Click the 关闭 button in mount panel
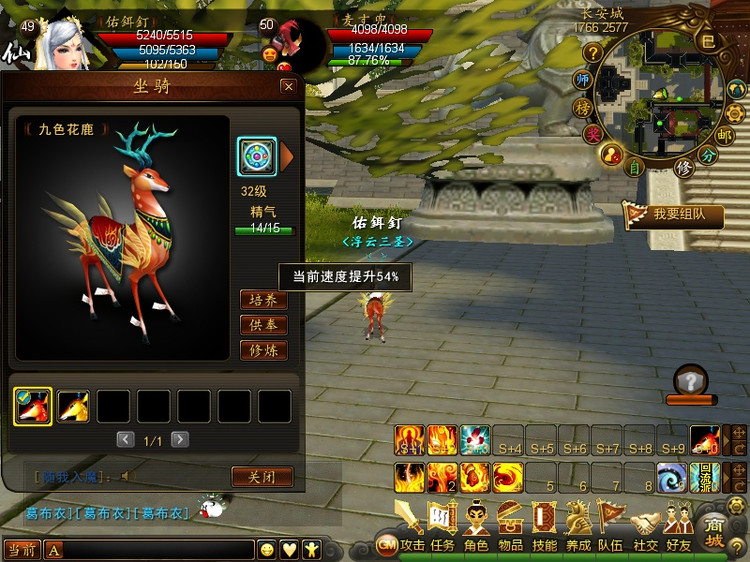The image size is (750, 562). [x=262, y=477]
